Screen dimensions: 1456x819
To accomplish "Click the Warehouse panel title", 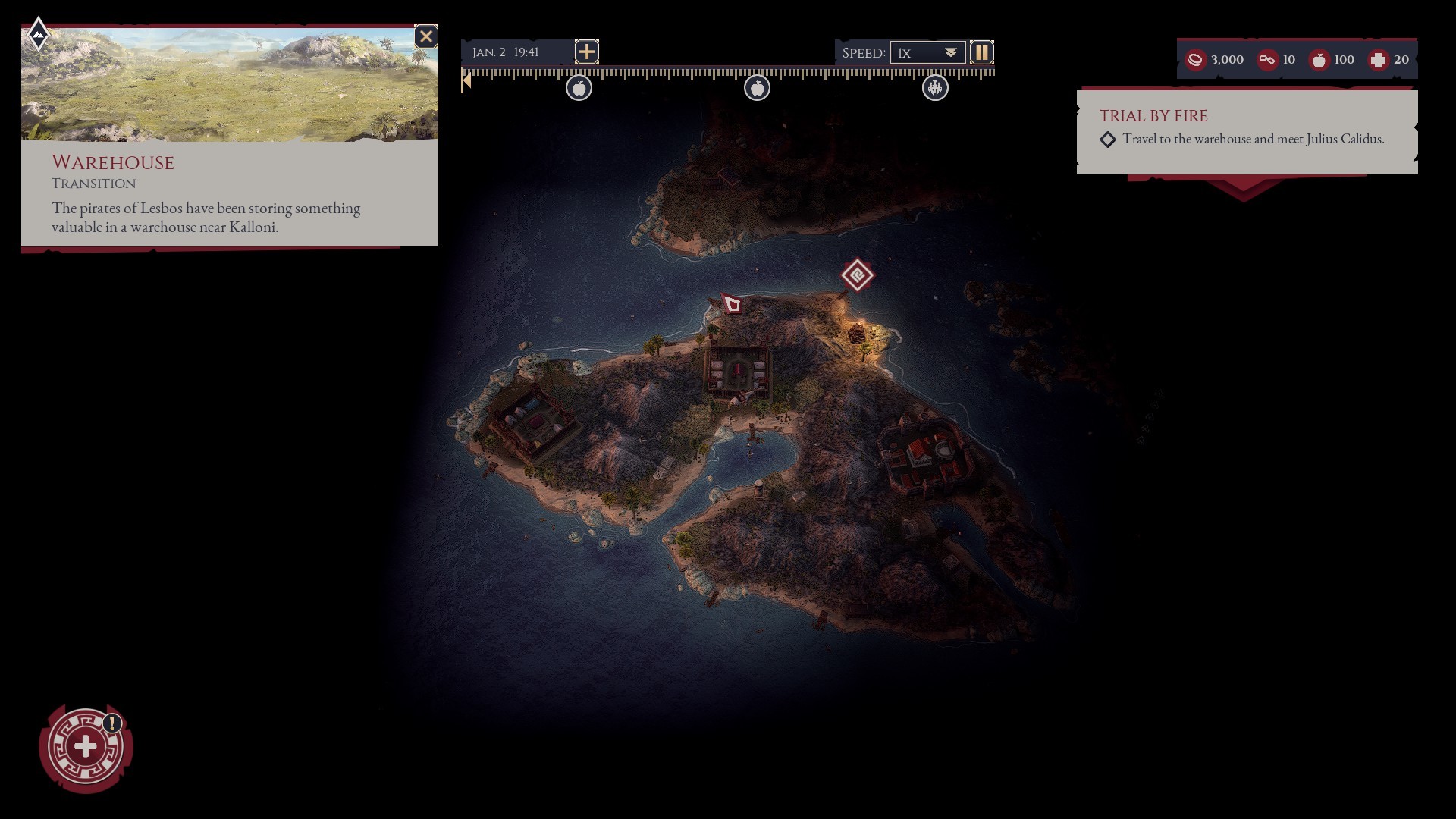I will click(112, 163).
